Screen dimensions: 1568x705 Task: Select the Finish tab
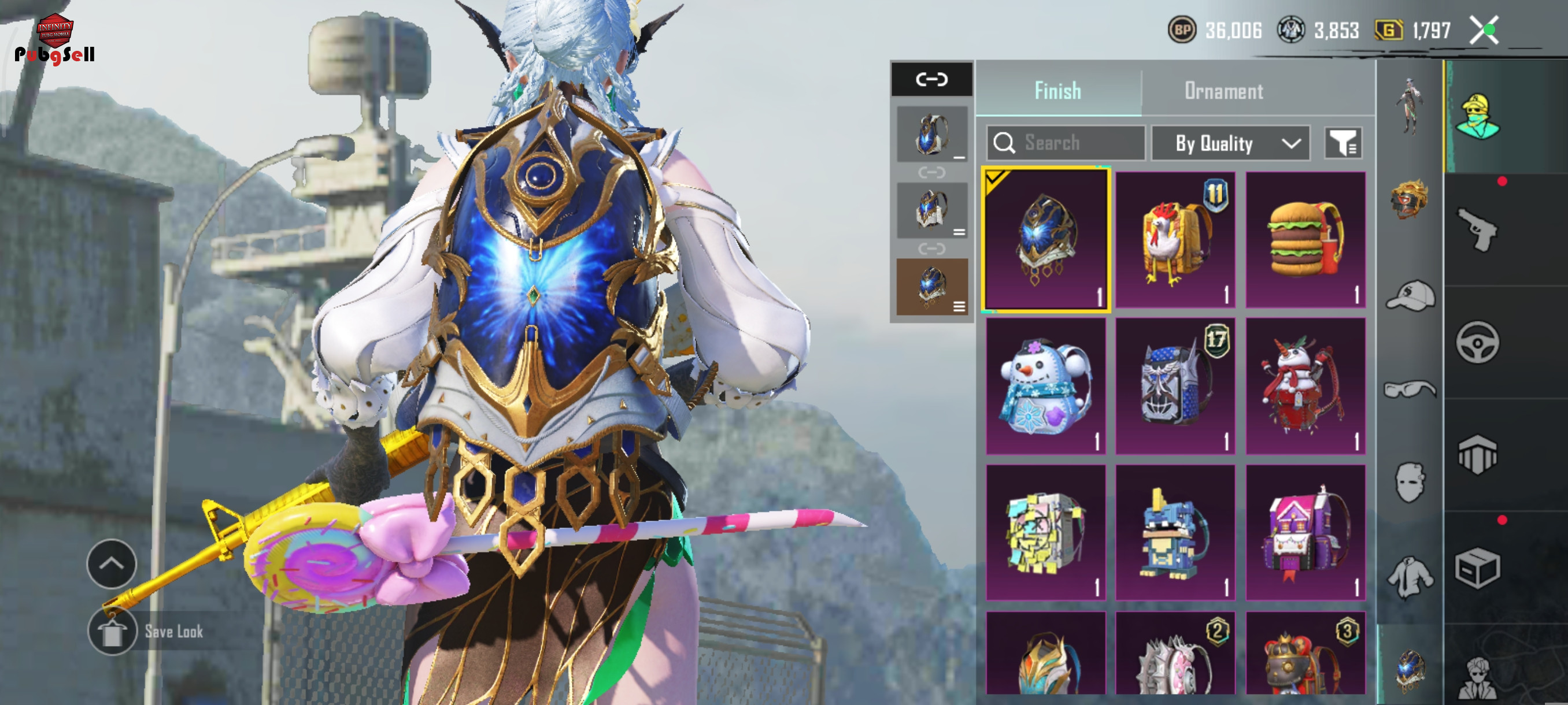(1058, 91)
